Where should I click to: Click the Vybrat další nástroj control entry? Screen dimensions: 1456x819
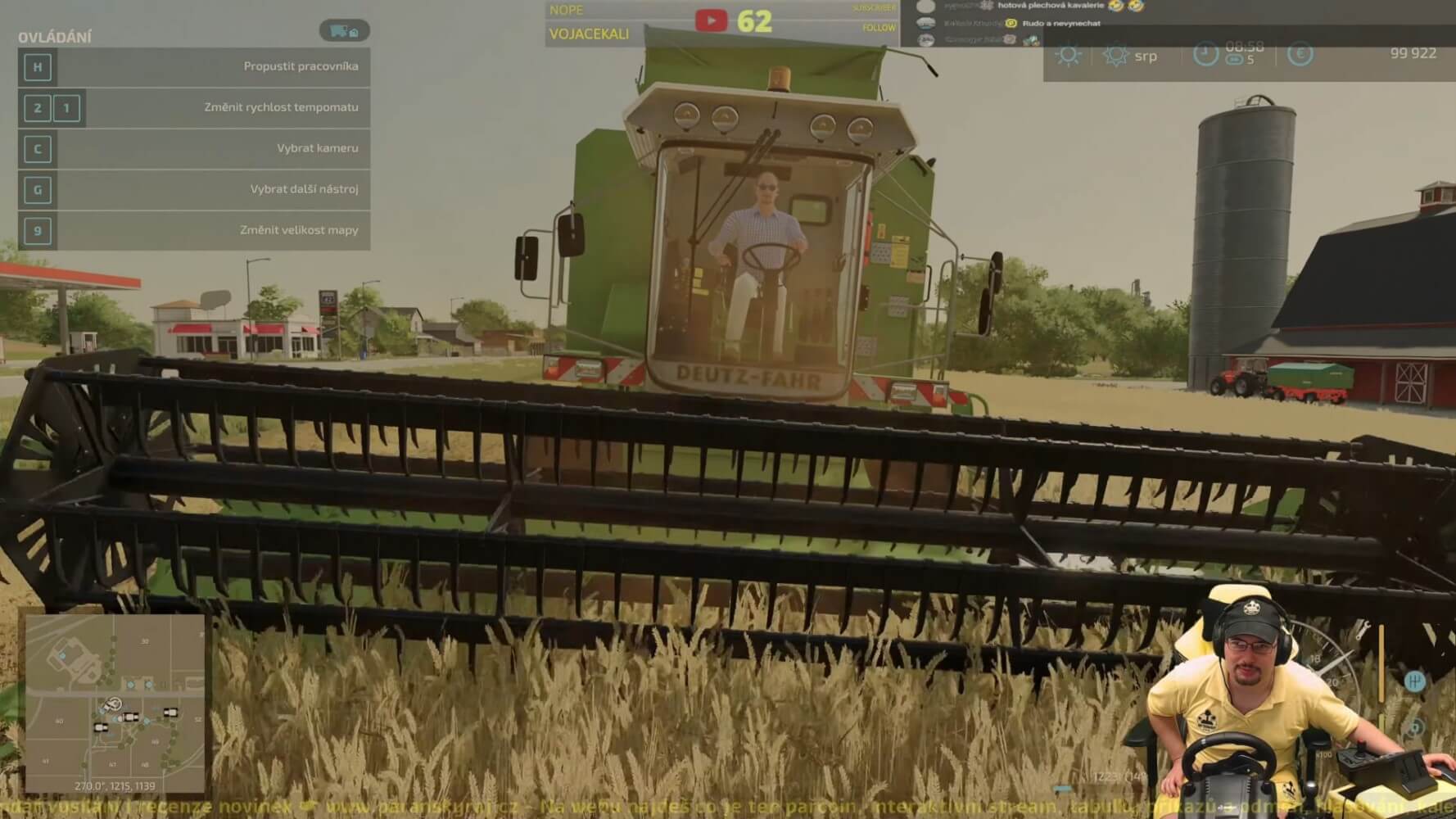coord(305,189)
